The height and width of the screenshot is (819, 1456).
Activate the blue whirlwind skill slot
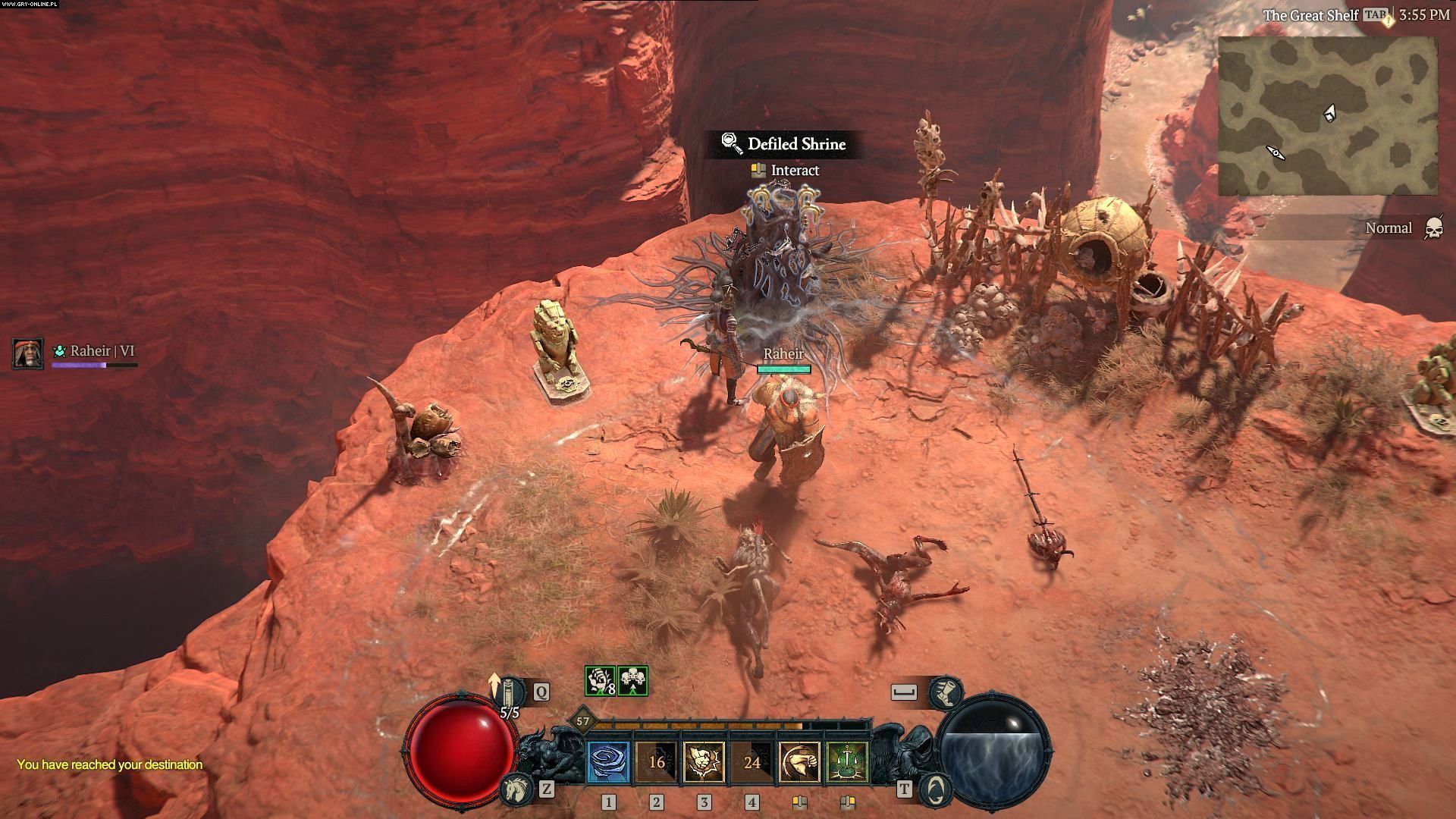[609, 761]
